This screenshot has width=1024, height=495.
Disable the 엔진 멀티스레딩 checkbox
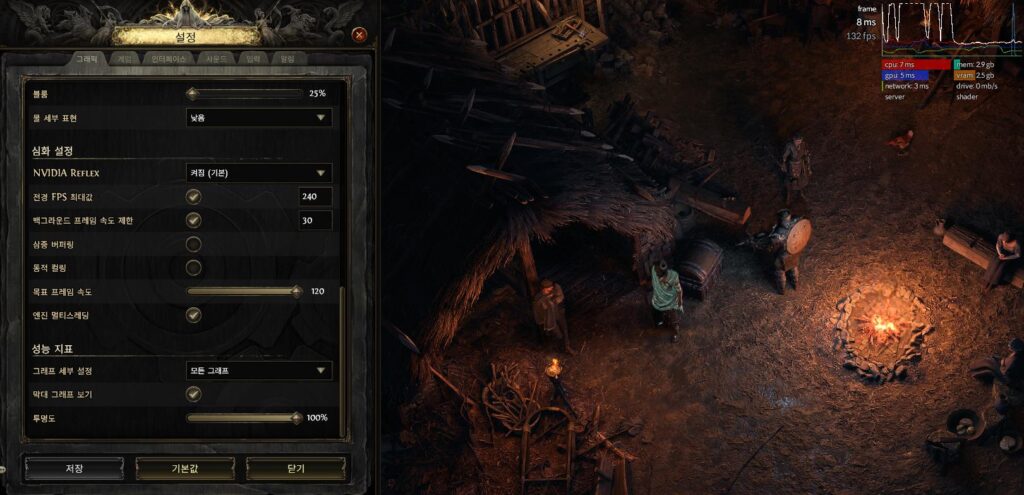pyautogui.click(x=194, y=315)
